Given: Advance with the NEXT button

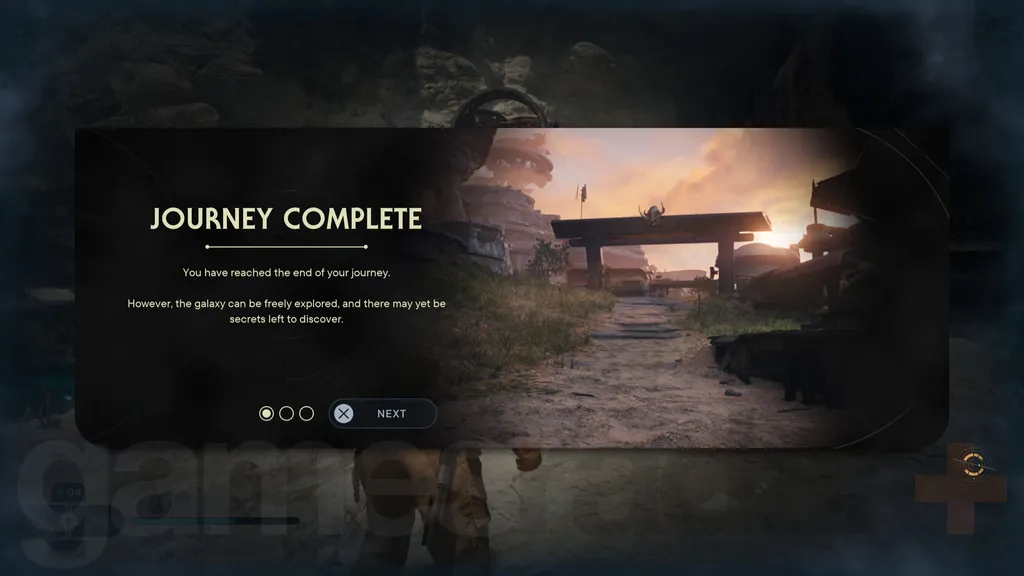Looking at the screenshot, I should 383,413.
